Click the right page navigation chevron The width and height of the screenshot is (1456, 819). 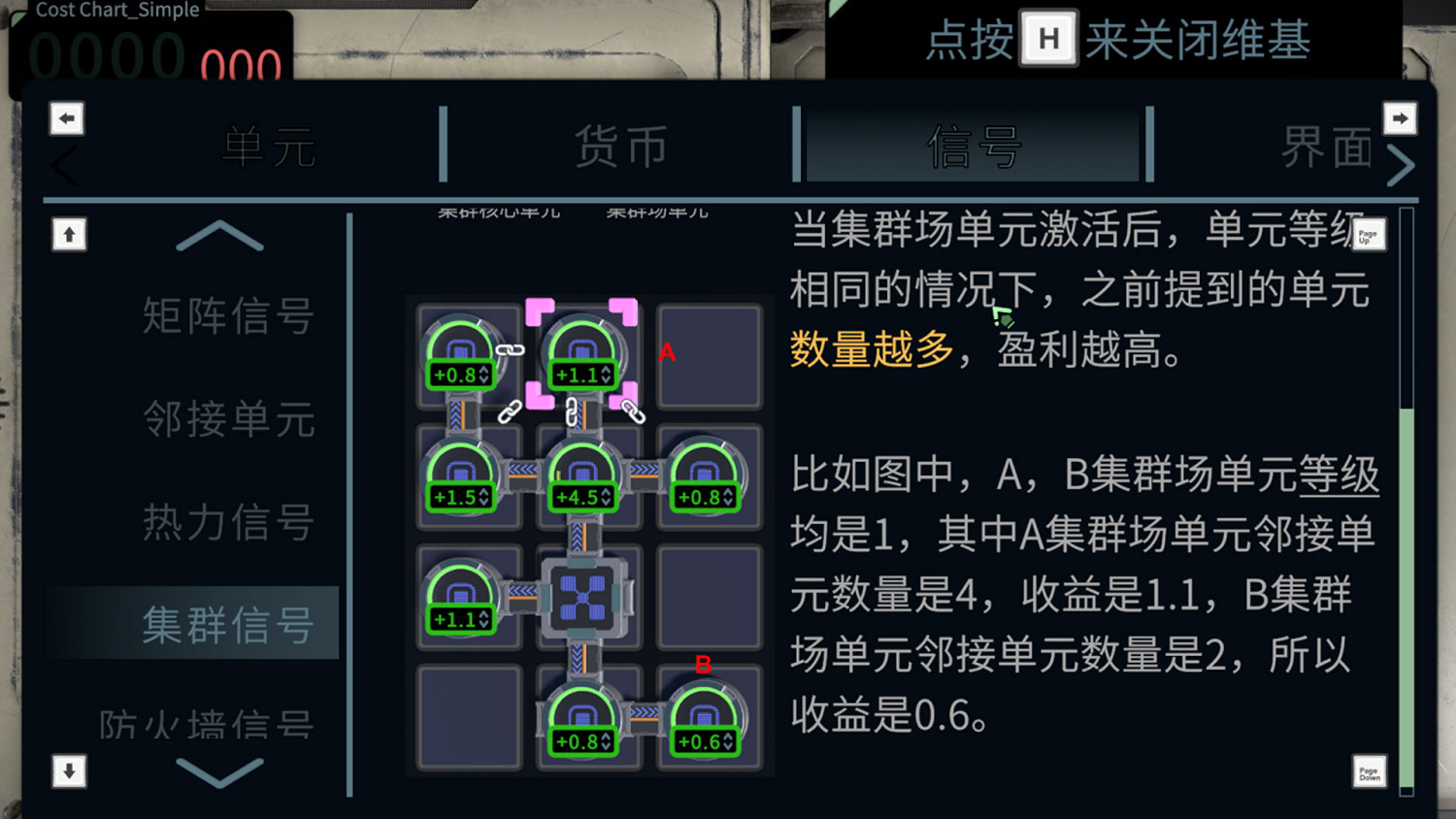(x=1402, y=163)
